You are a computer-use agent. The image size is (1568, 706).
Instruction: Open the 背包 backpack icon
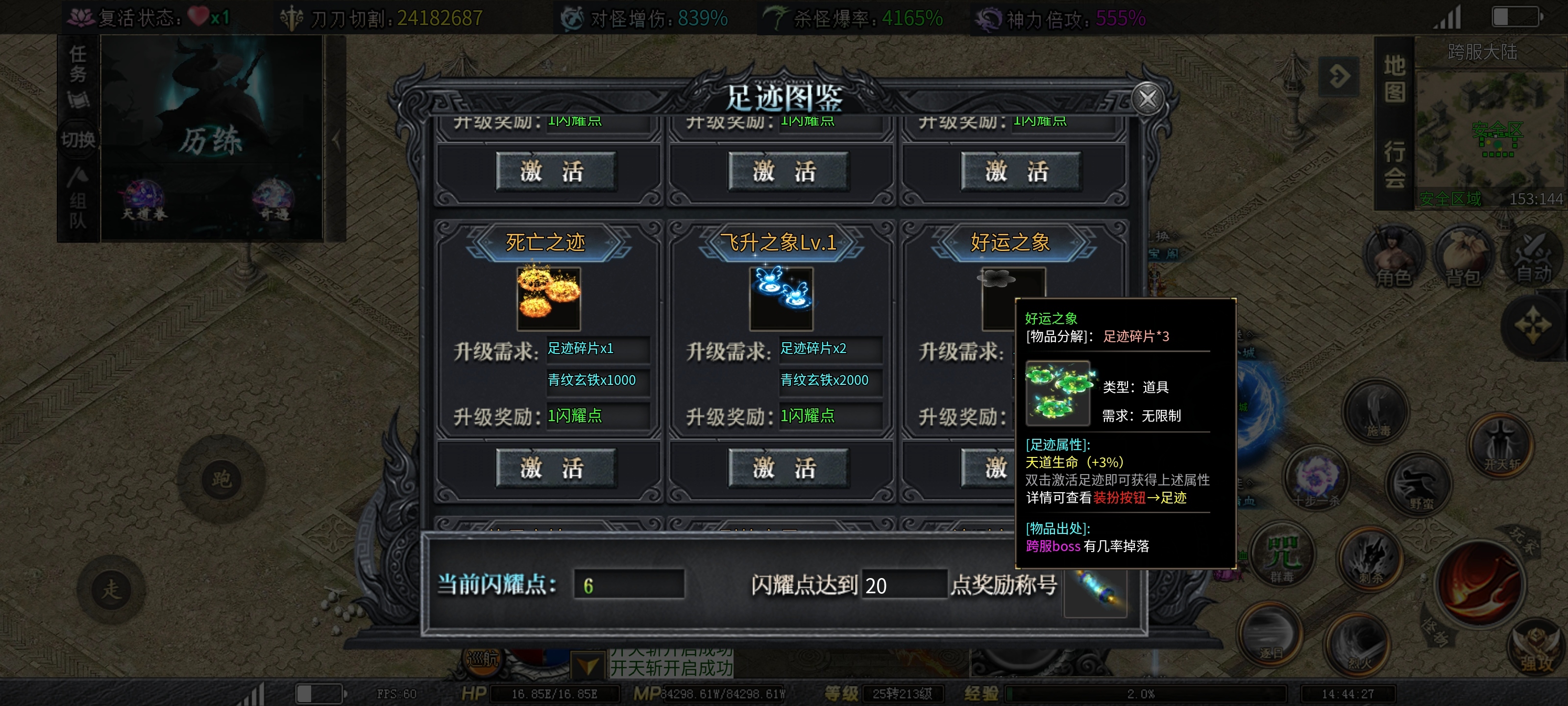[x=1463, y=253]
